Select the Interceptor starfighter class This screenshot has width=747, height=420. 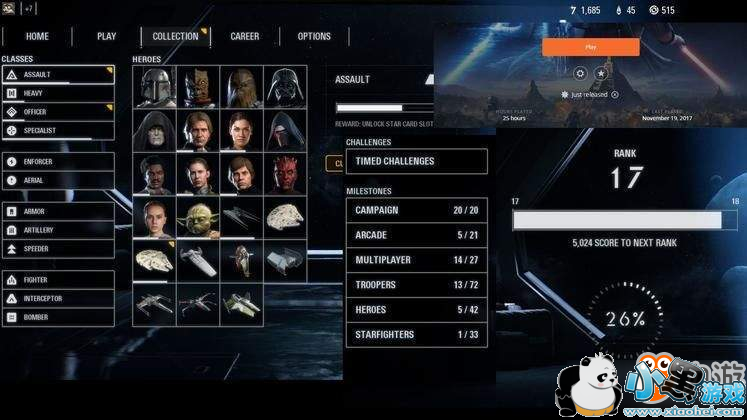[x=57, y=298]
